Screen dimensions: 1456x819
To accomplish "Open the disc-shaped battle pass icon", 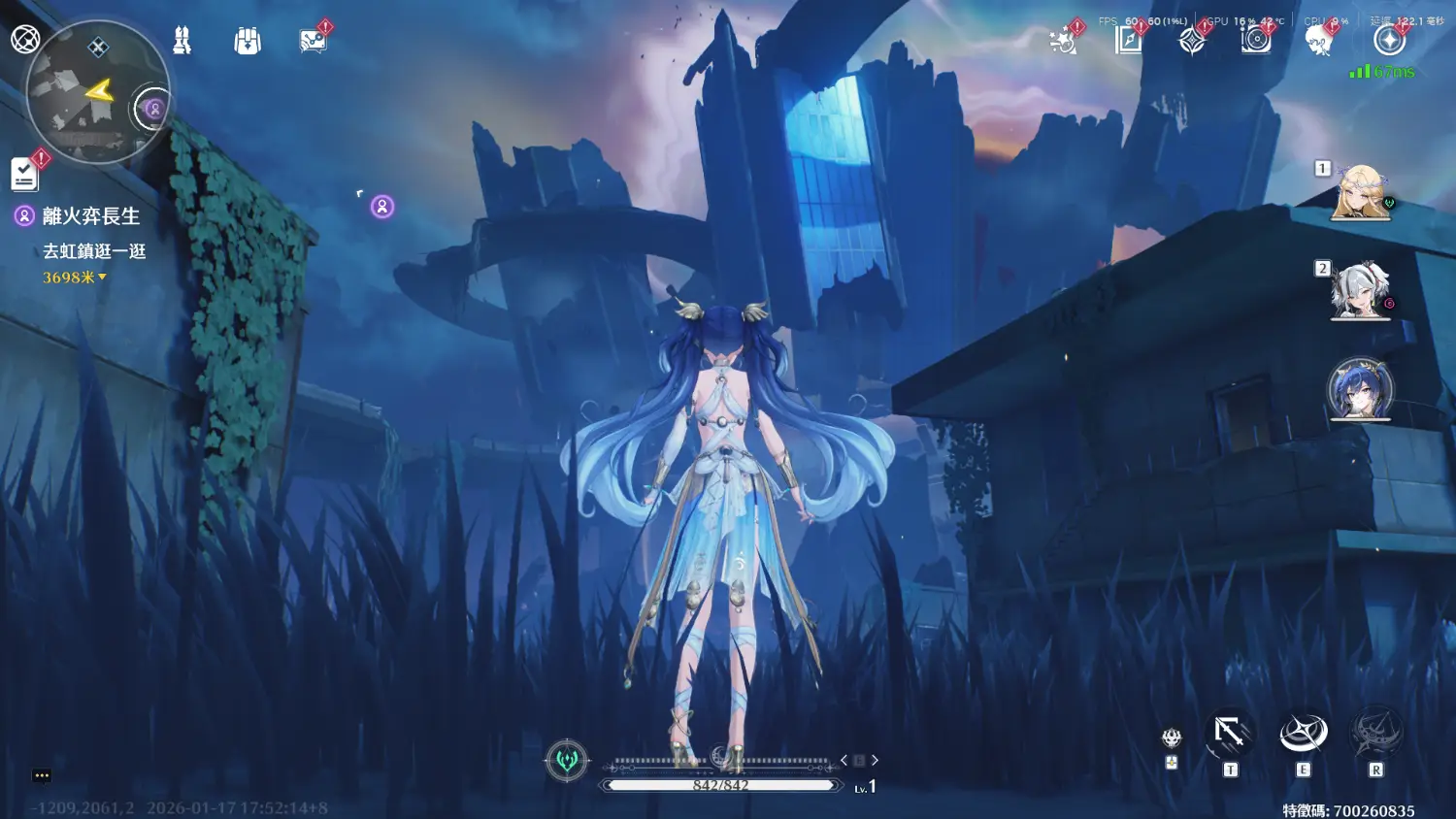I will click(1256, 41).
